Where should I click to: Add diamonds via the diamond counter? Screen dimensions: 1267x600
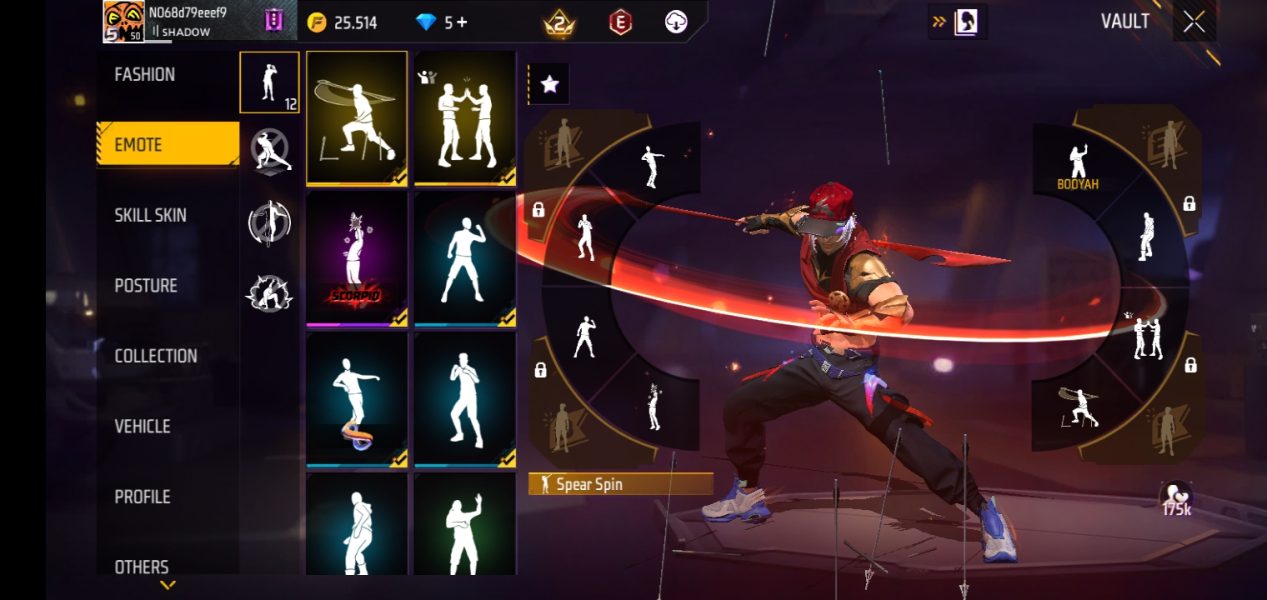pyautogui.click(x=442, y=22)
